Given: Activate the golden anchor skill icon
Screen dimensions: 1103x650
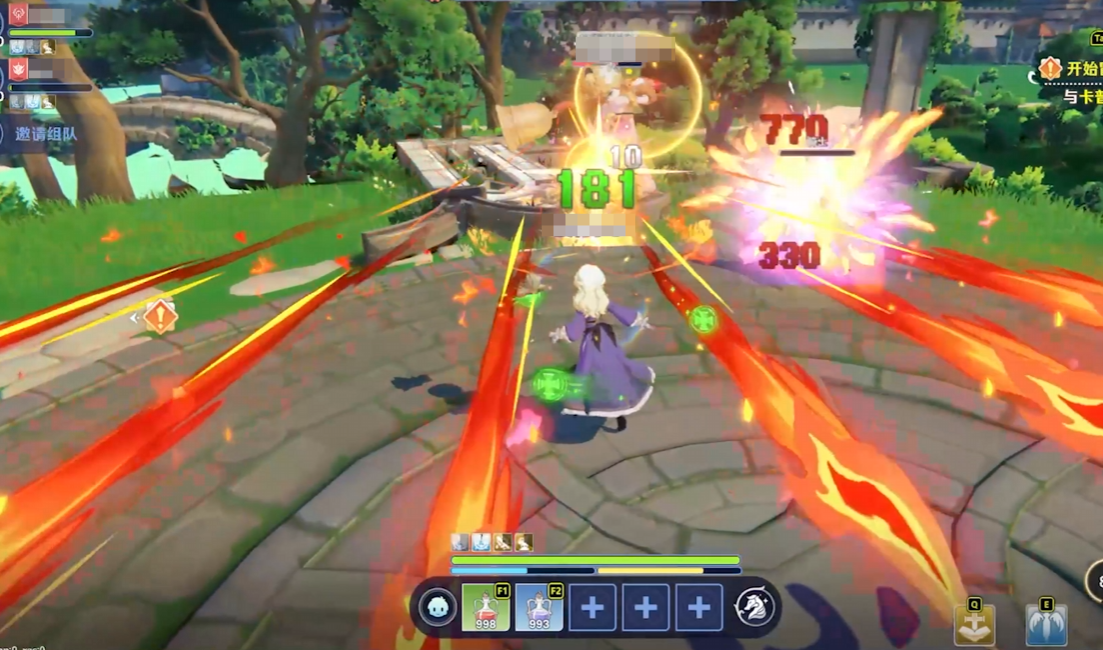Looking at the screenshot, I should pyautogui.click(x=974, y=626).
